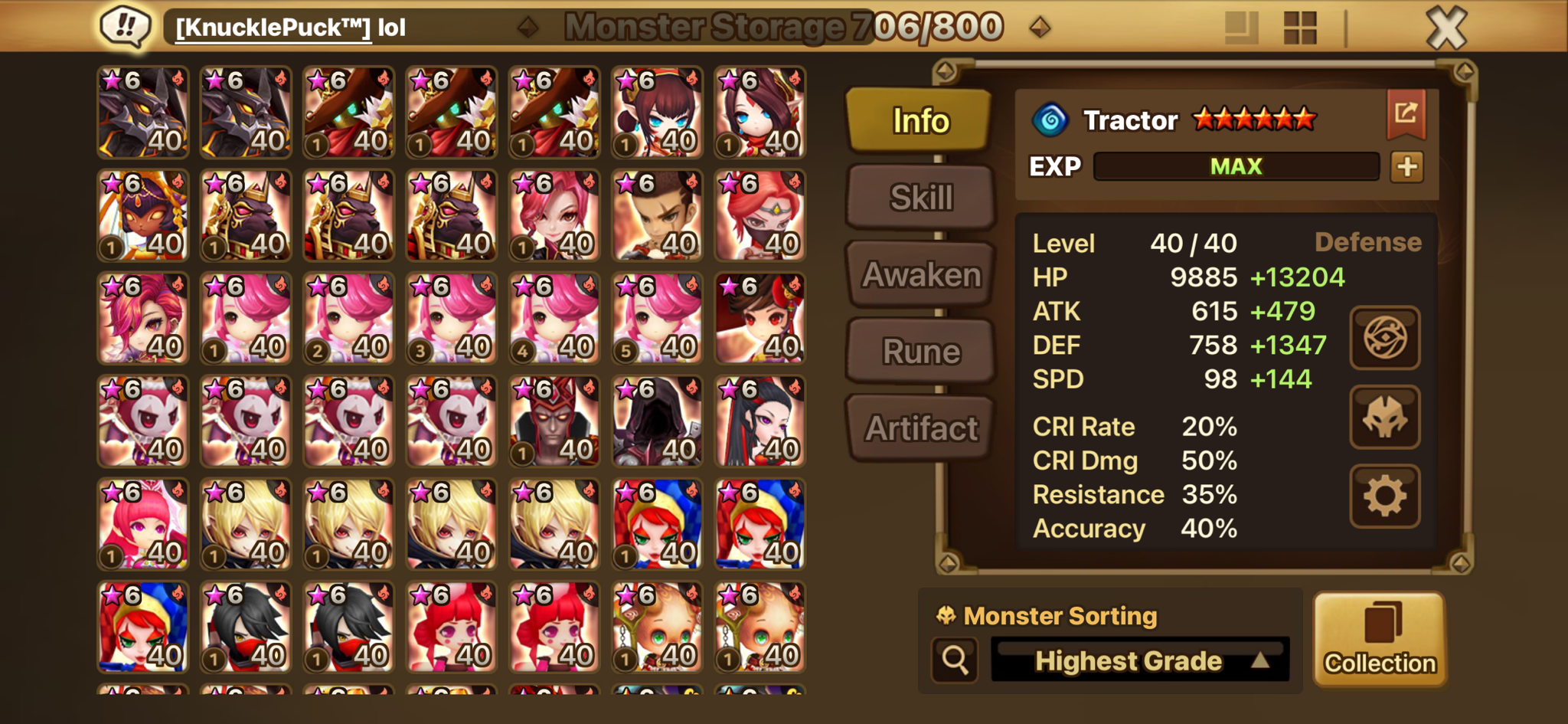
Task: Go to previous storage using left arrow
Action: pyautogui.click(x=528, y=28)
